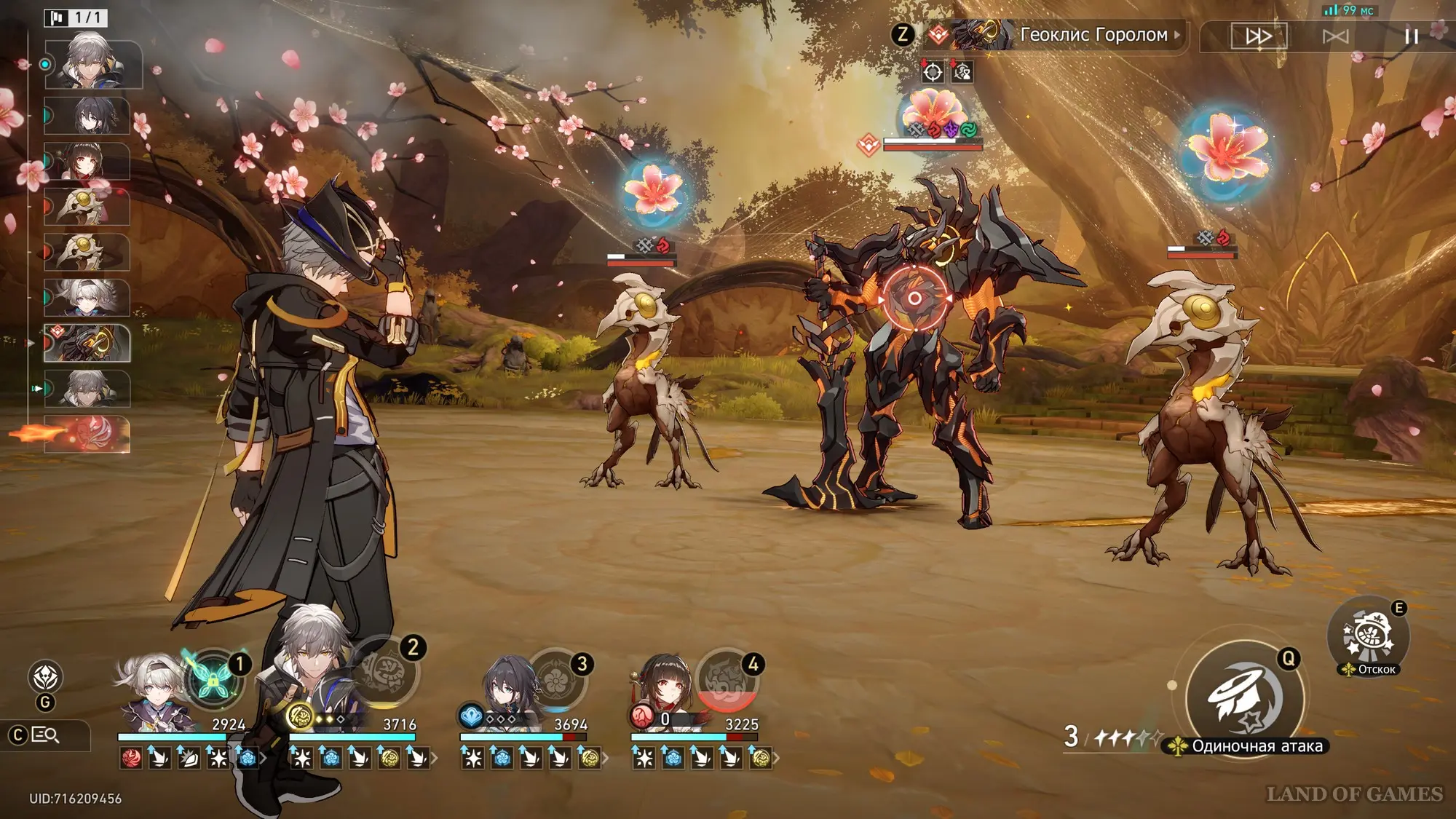Open the round technique icon above G
This screenshot has height=819, width=1456.
pyautogui.click(x=45, y=677)
